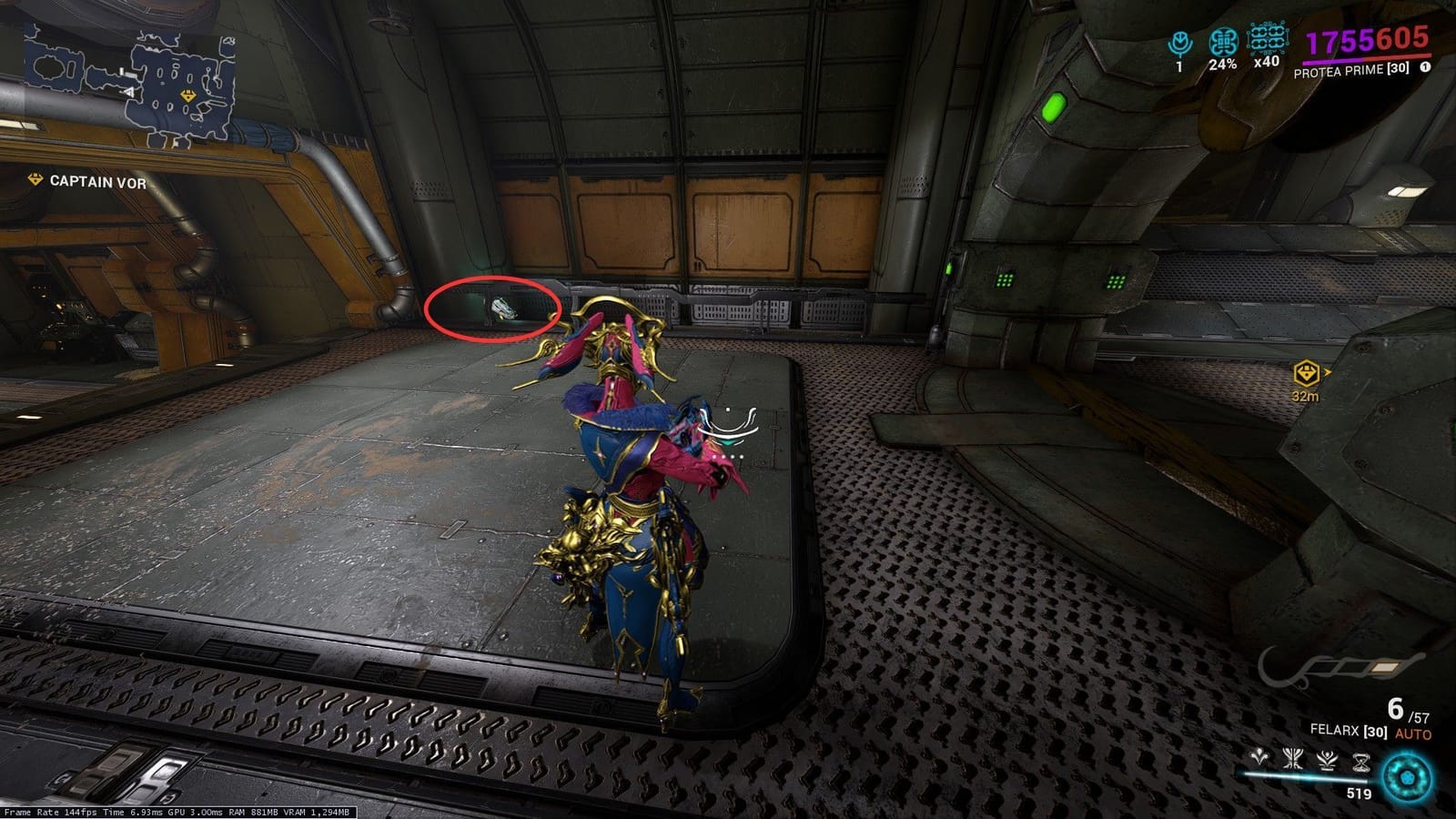Click the glowing circular energy reactor icon
The width and height of the screenshot is (1456, 819).
click(1406, 777)
